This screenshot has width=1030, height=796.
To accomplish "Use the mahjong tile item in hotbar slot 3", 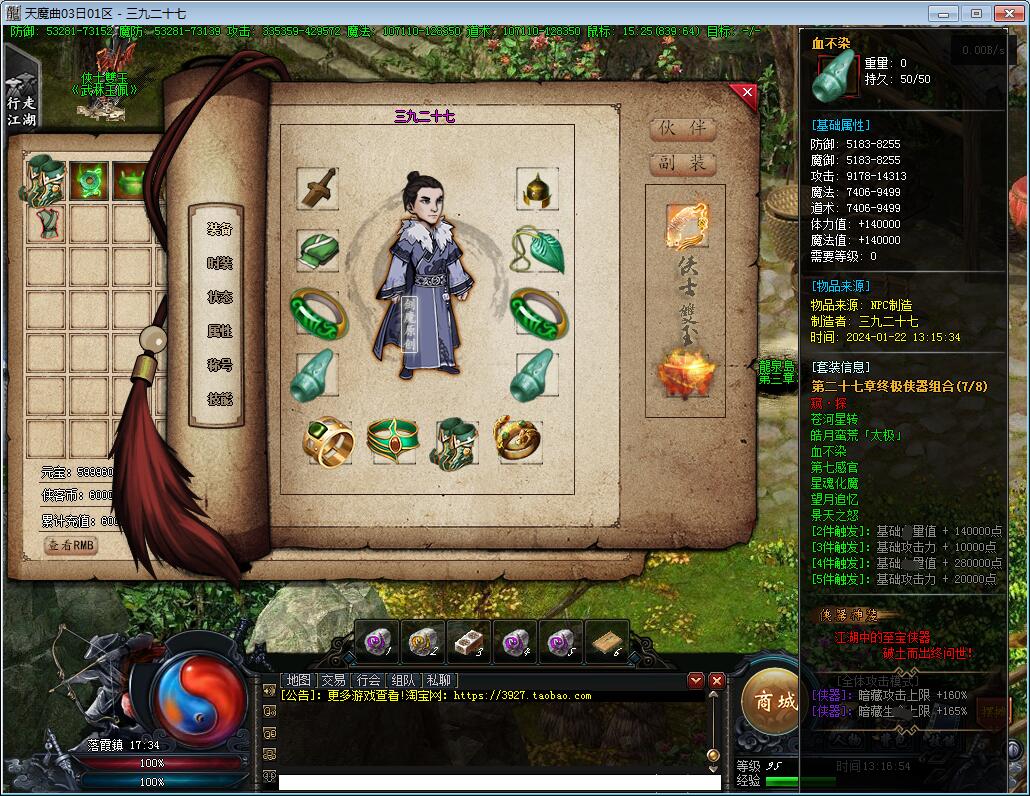I will 468,640.
